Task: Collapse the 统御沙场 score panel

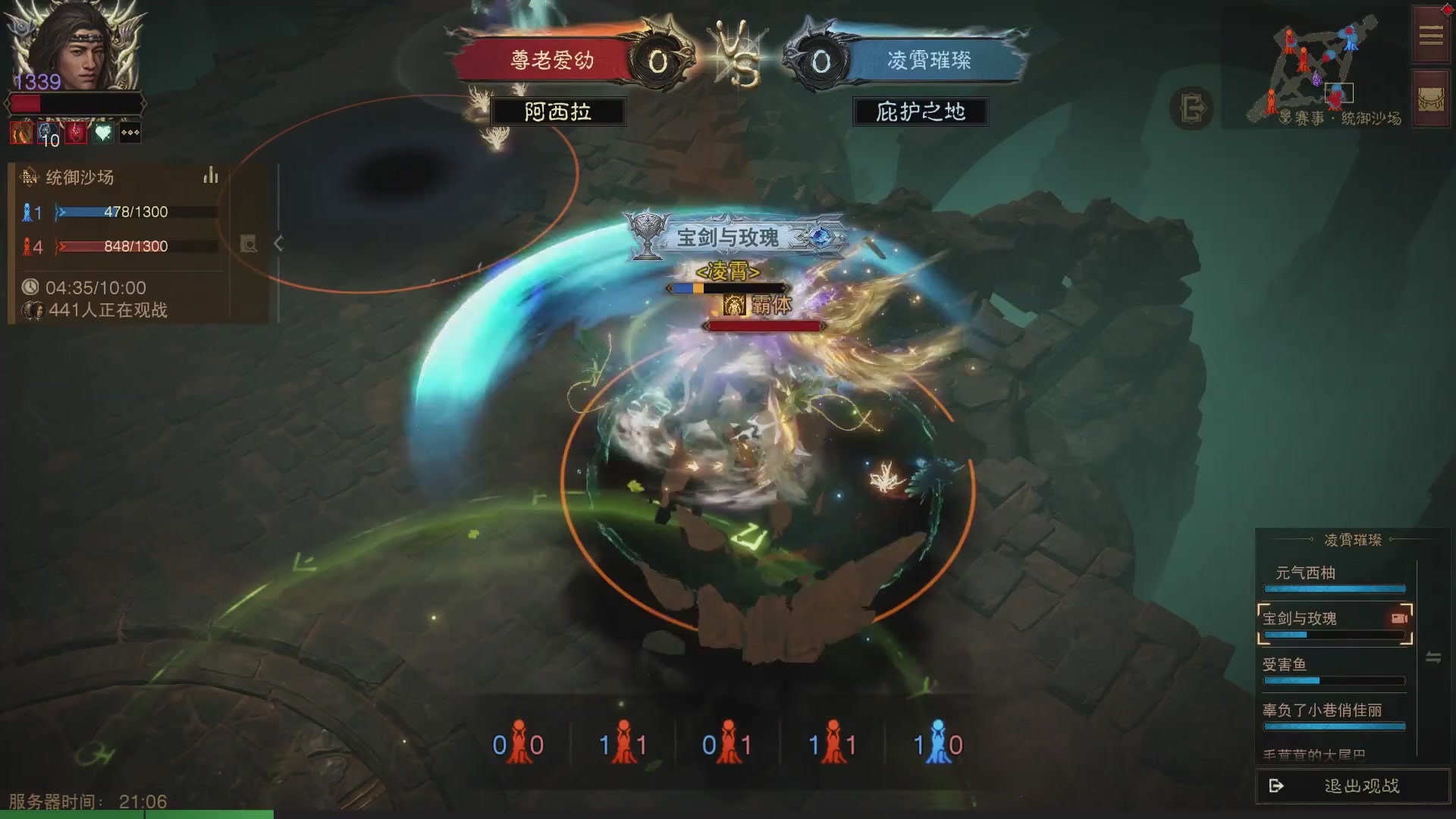Action: [x=279, y=243]
